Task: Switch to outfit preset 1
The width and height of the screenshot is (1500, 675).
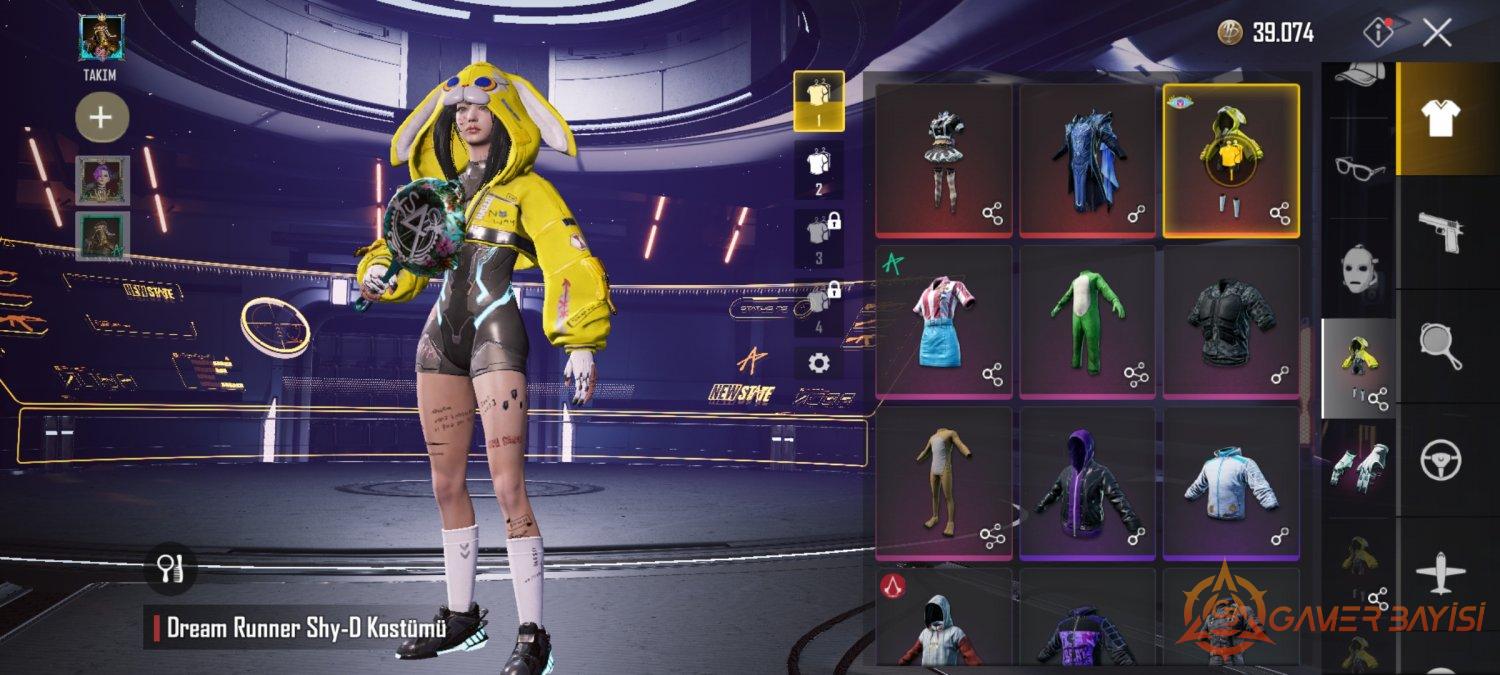Action: 819,101
